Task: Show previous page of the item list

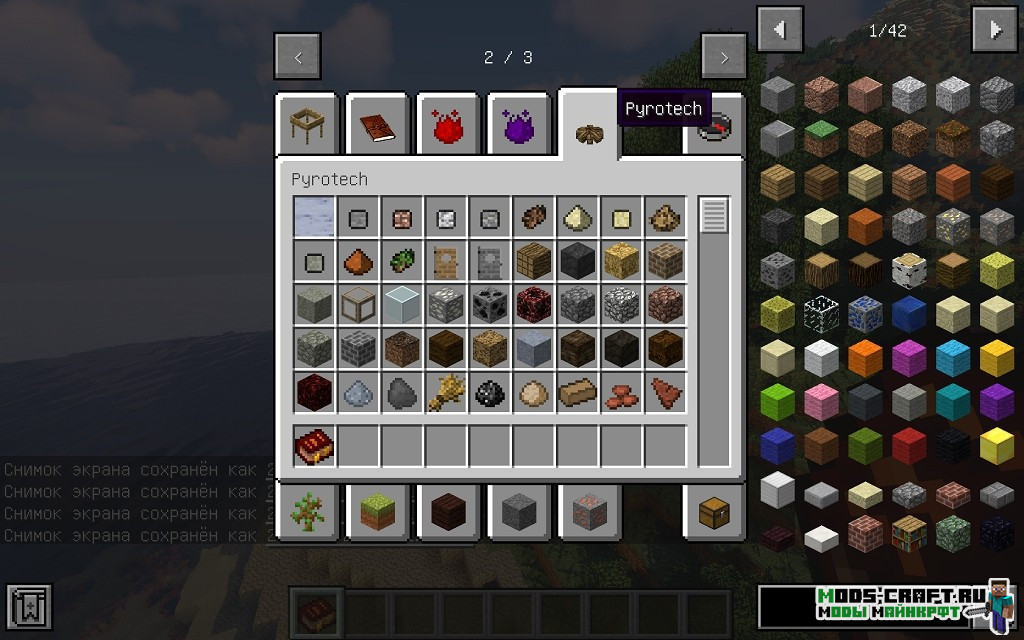Action: pos(780,30)
